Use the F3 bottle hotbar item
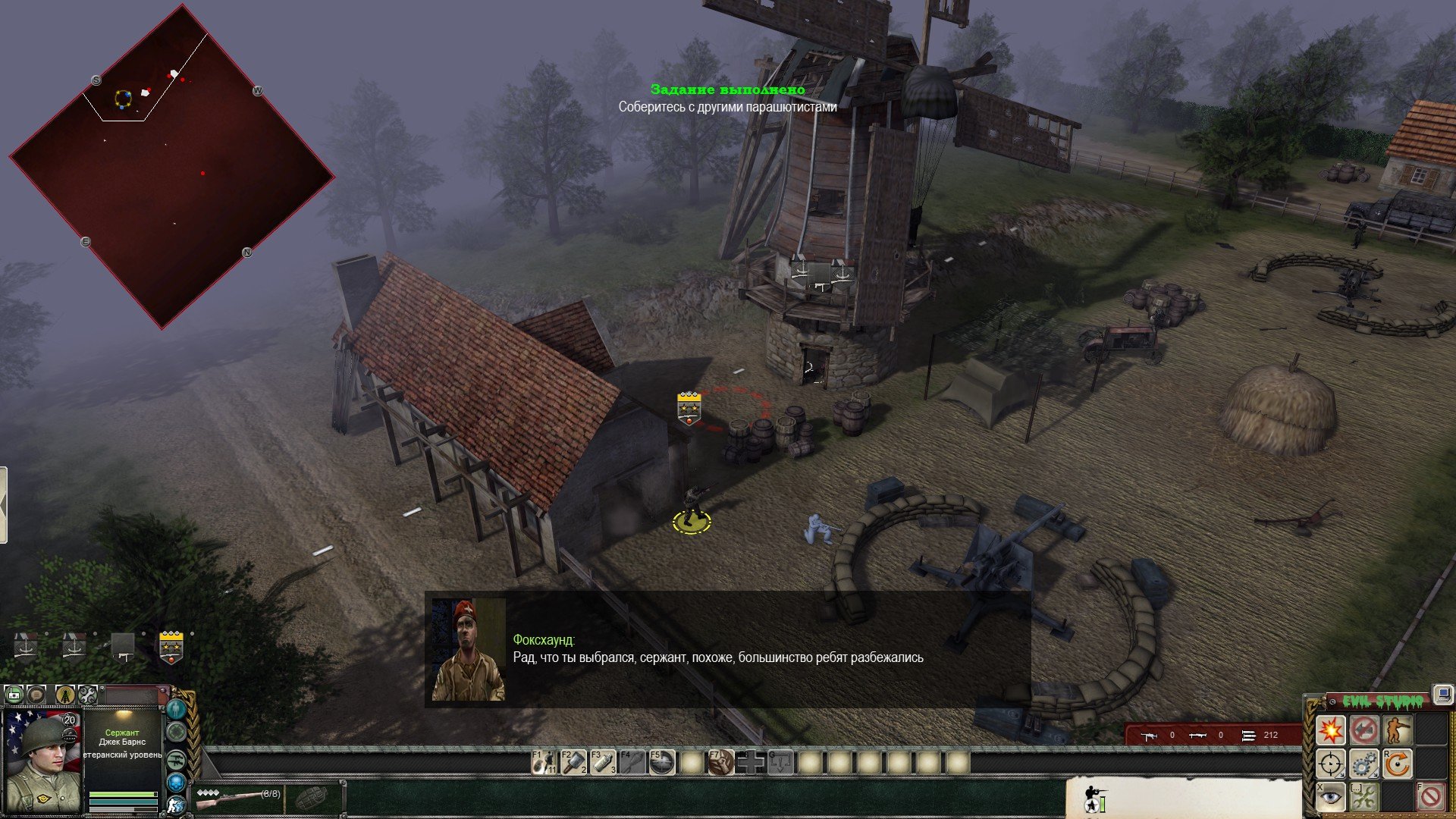The image size is (1456, 819). (x=604, y=762)
